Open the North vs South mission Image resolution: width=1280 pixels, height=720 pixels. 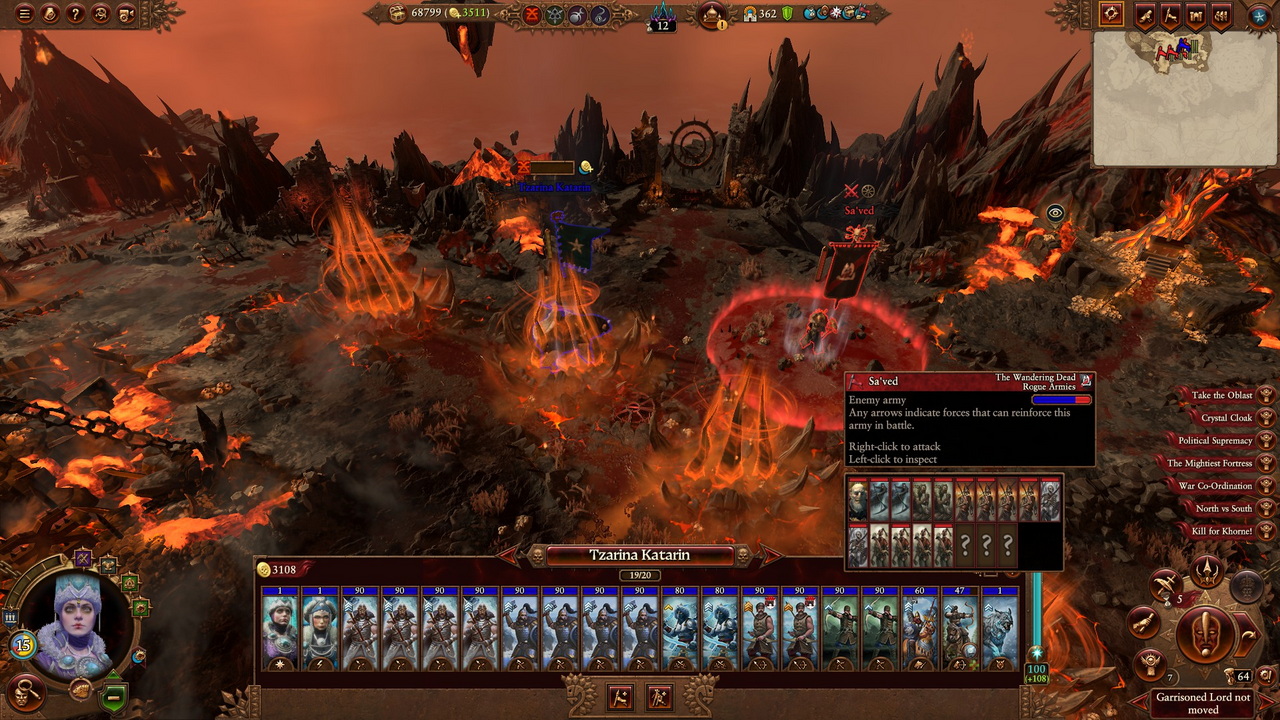[x=1223, y=508]
